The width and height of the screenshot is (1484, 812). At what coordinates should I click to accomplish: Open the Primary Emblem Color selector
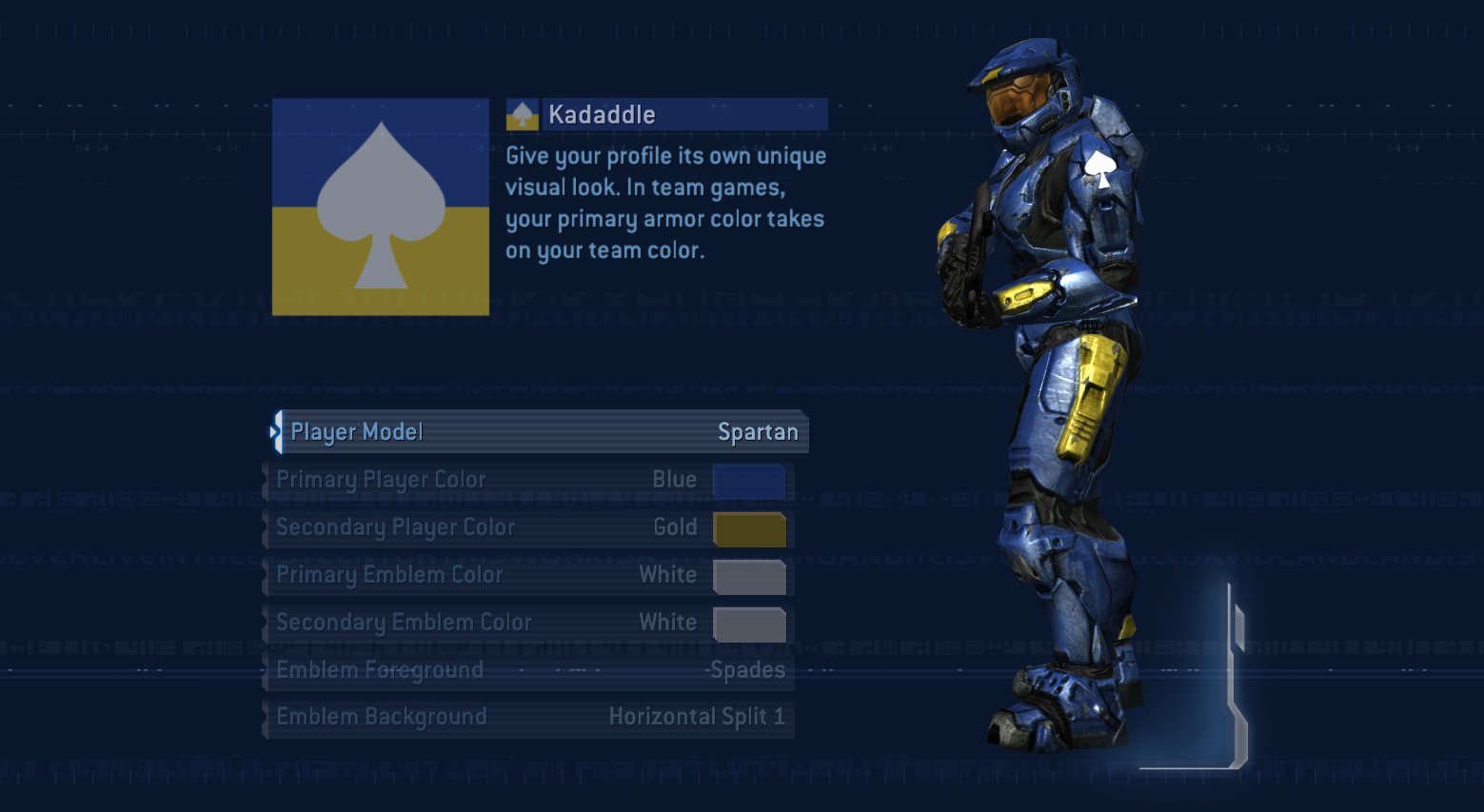point(528,574)
